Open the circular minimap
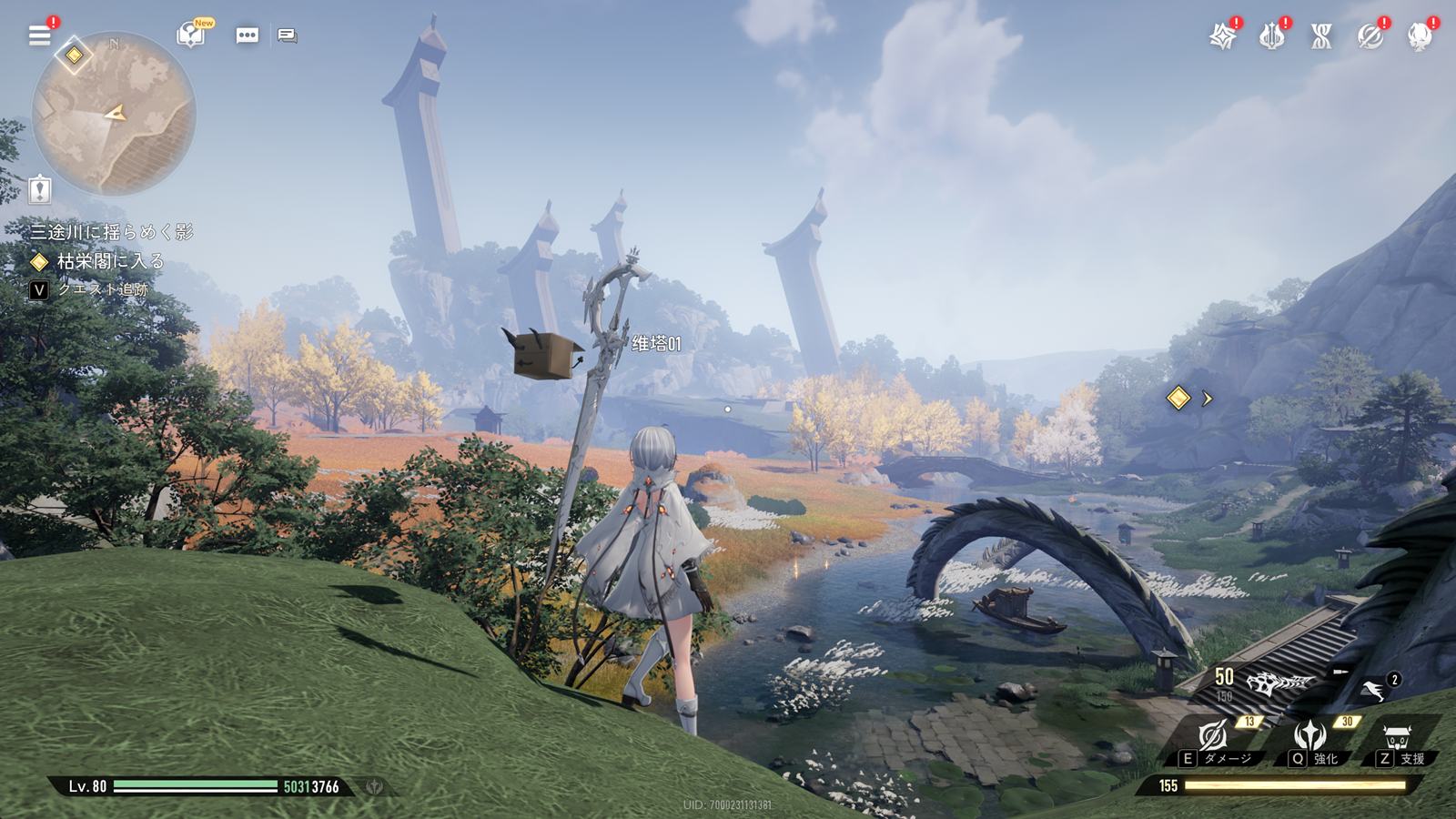The height and width of the screenshot is (819, 1456). (x=114, y=114)
